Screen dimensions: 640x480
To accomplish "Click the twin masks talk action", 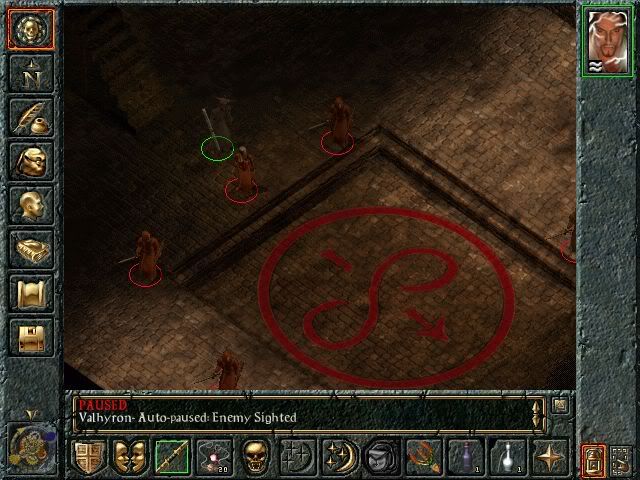I will (x=130, y=457).
